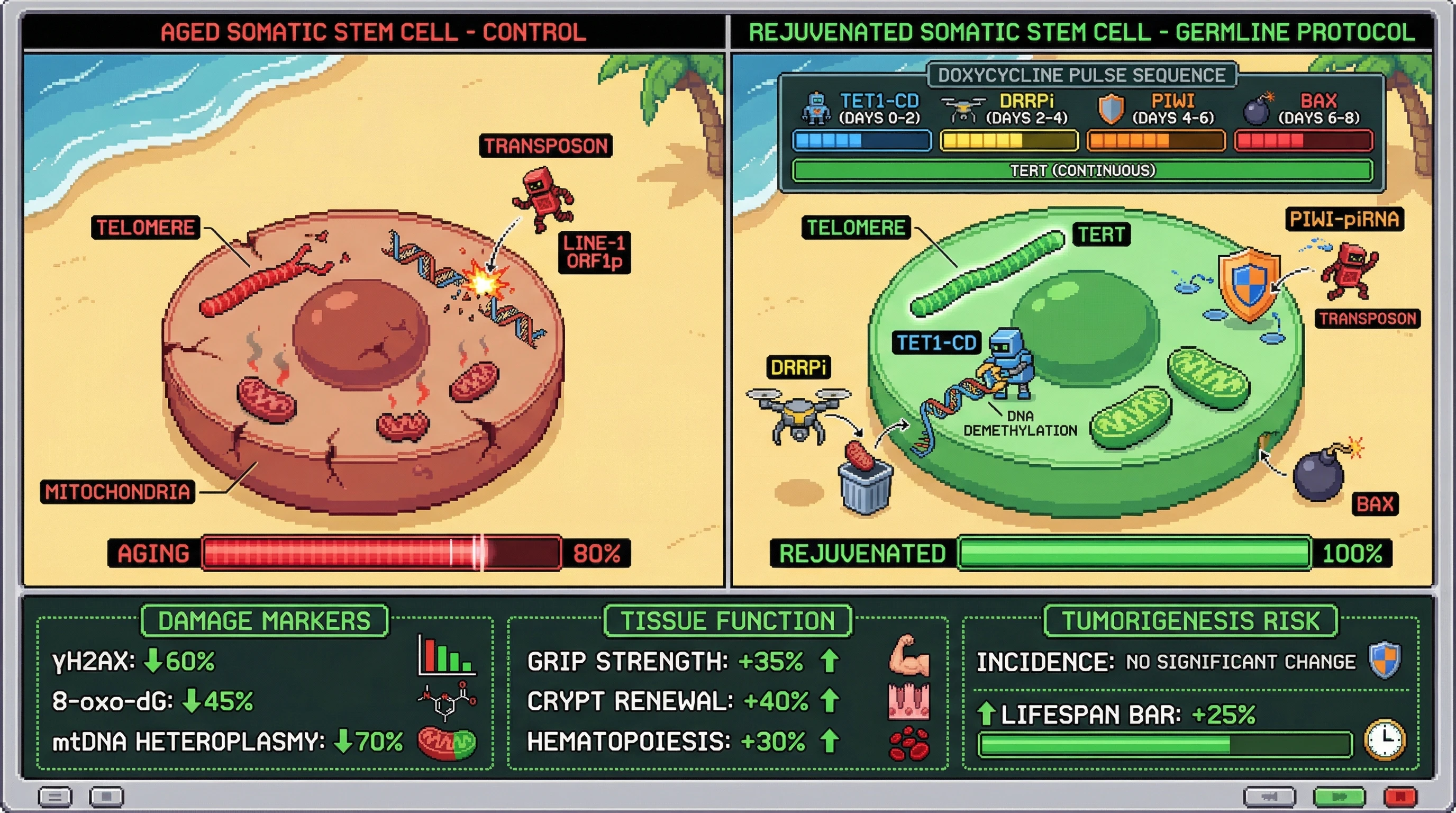Image resolution: width=1456 pixels, height=813 pixels.
Task: Open the hamburger menu button
Action: pos(55,797)
